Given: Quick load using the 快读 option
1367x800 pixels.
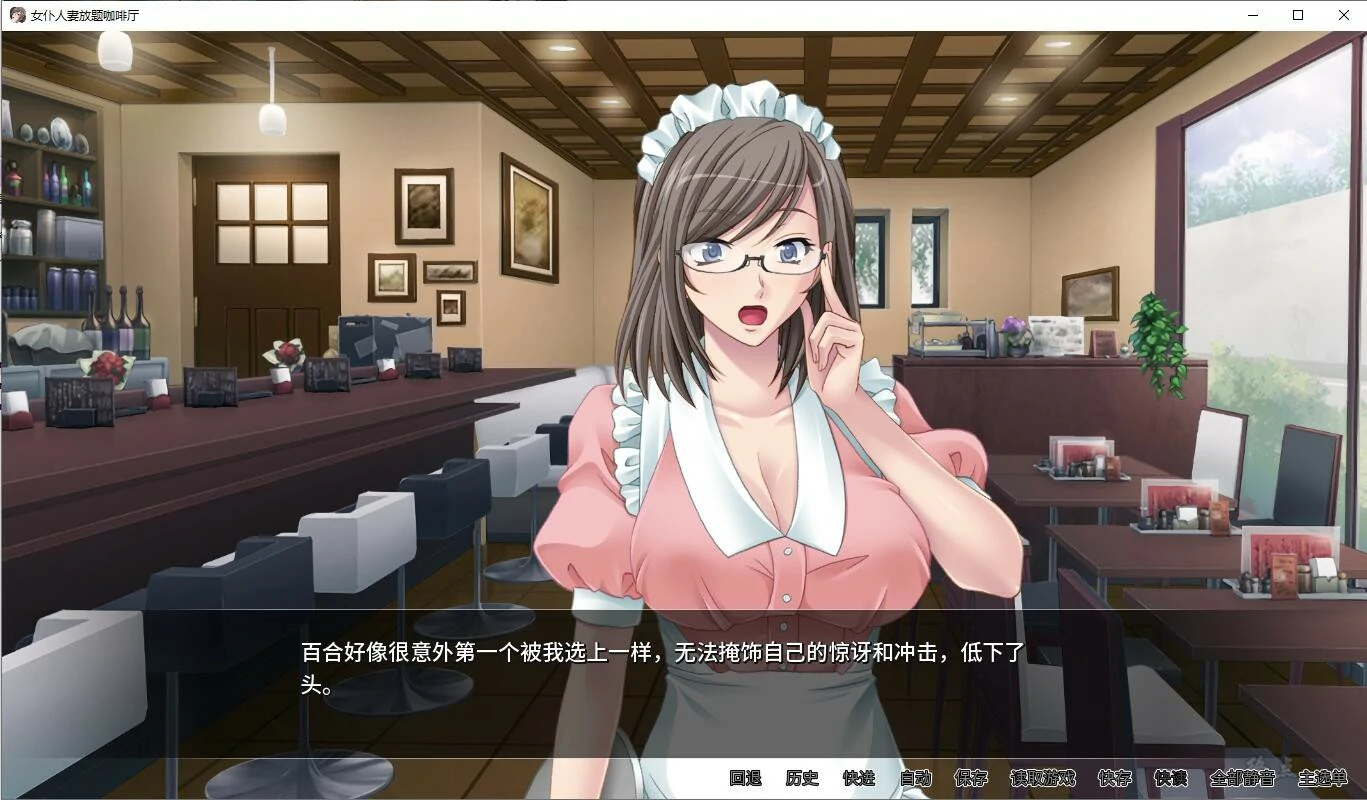Looking at the screenshot, I should 1170,776.
